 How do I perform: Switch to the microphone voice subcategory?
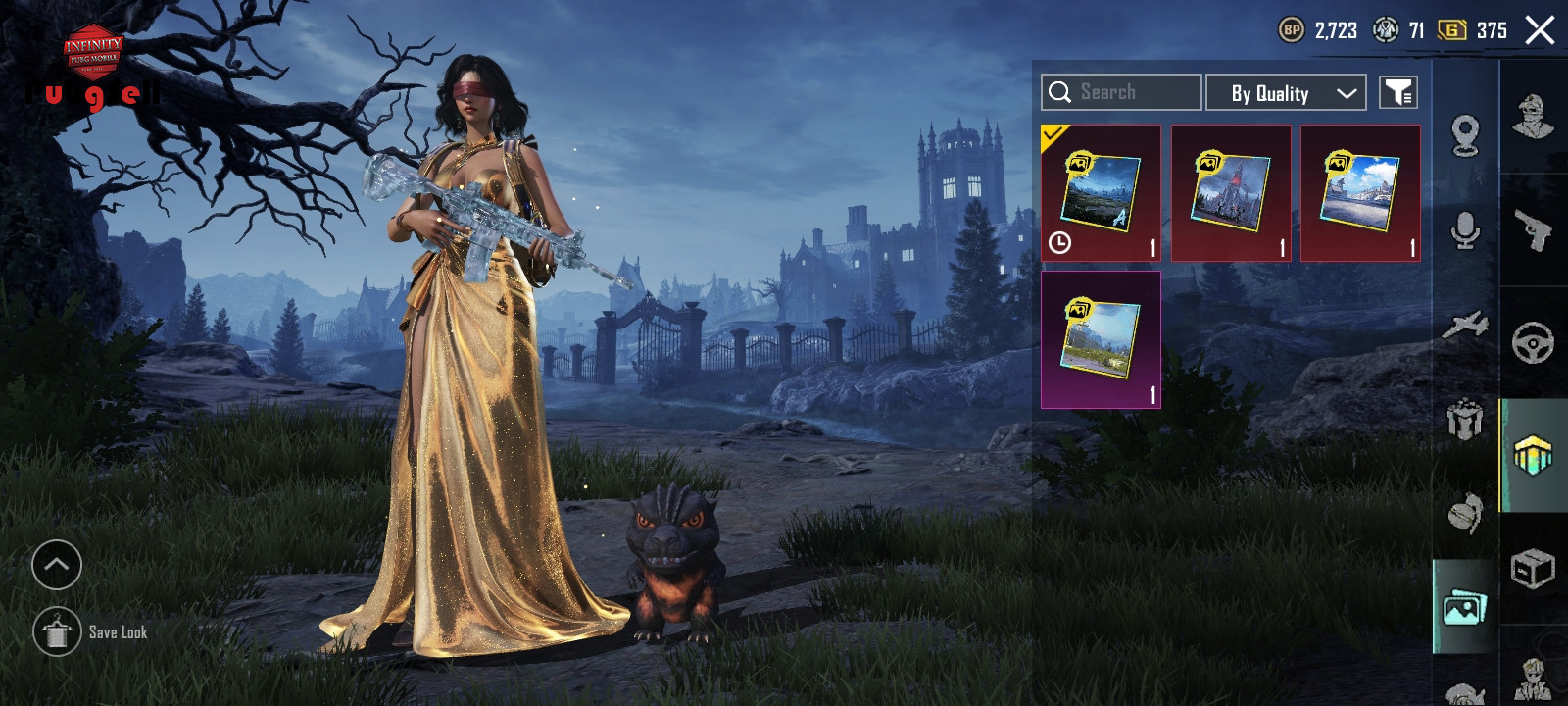[x=1465, y=230]
